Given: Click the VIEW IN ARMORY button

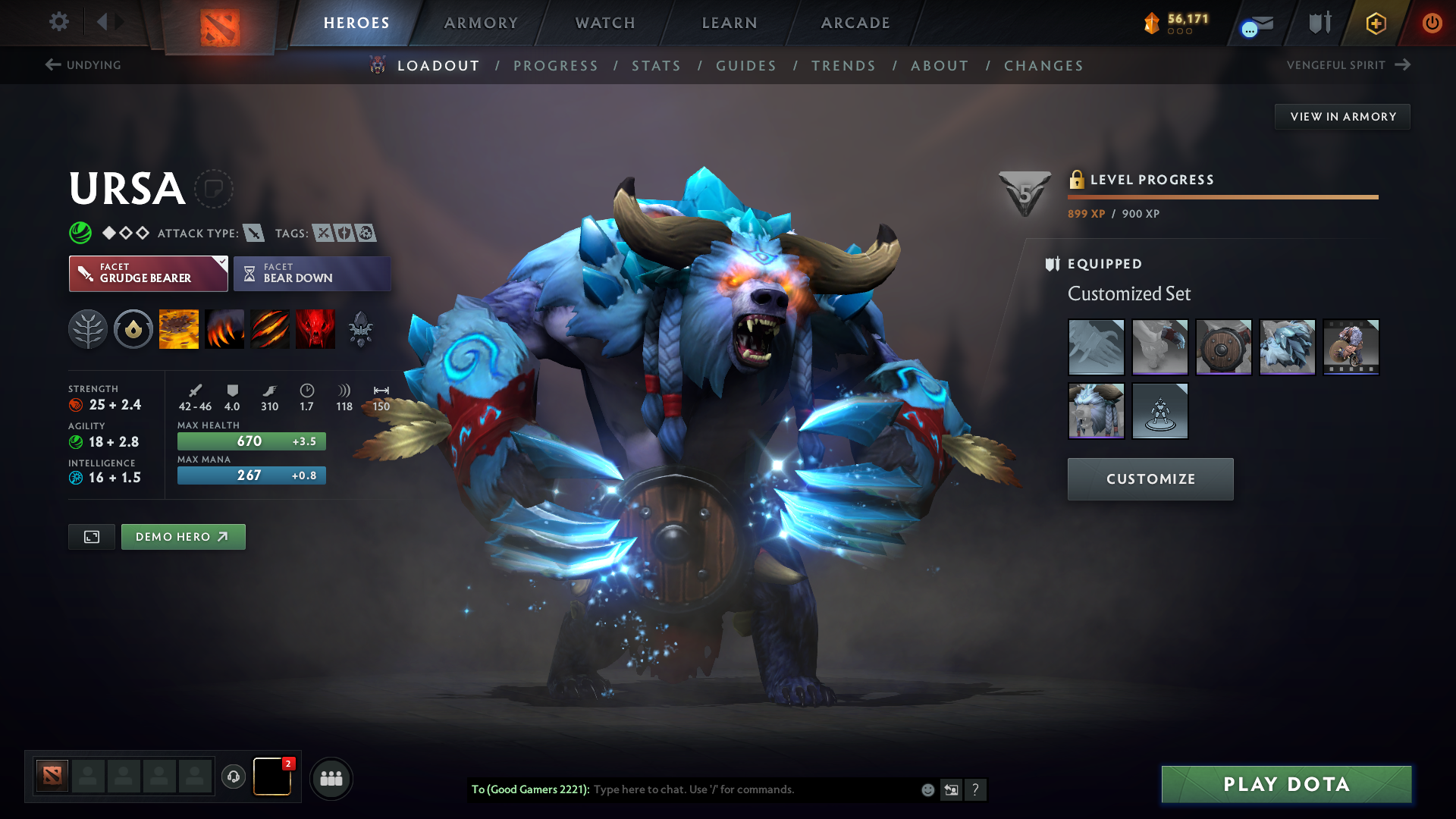Looking at the screenshot, I should tap(1342, 116).
